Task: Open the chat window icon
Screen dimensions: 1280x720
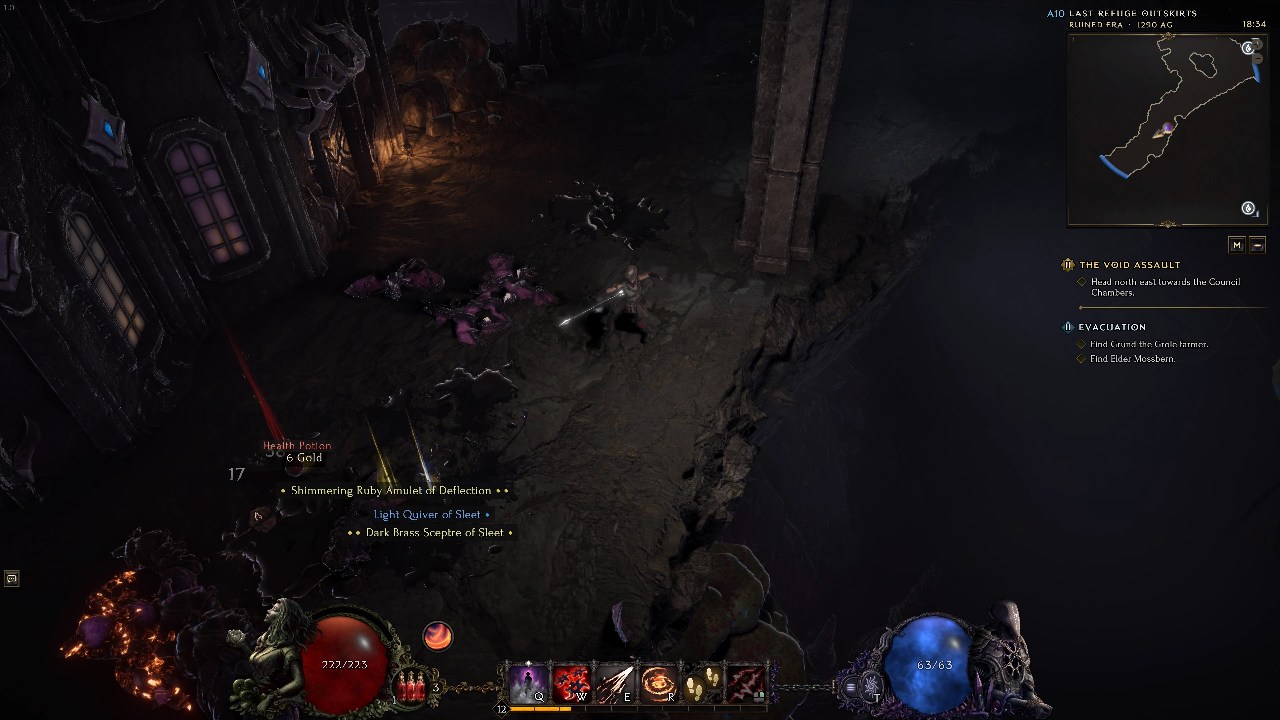Action: pos(11,578)
